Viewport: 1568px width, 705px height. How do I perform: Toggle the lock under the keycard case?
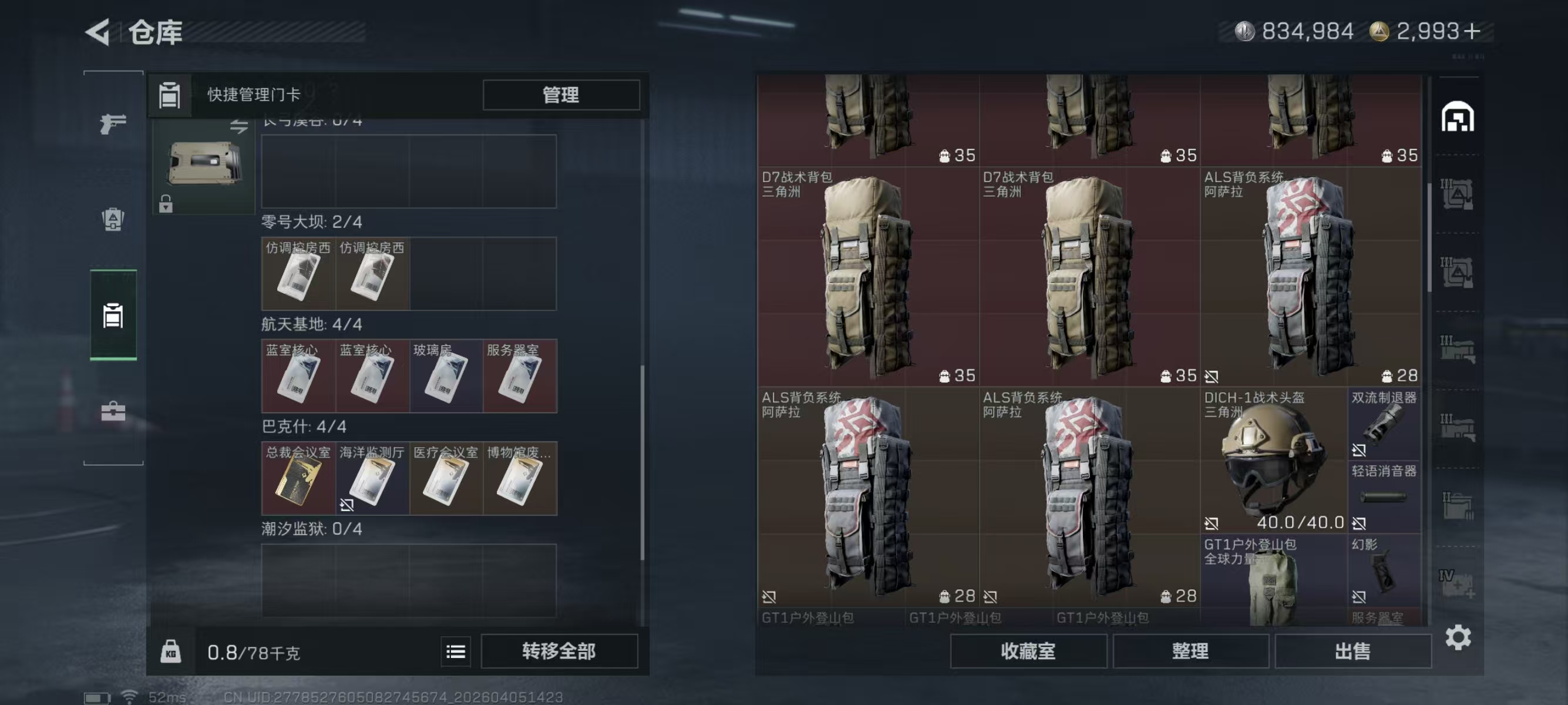[x=167, y=203]
